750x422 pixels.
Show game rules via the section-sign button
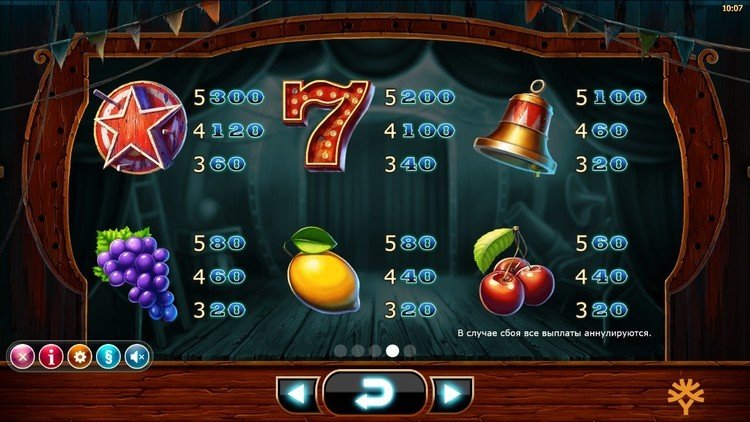click(x=108, y=356)
